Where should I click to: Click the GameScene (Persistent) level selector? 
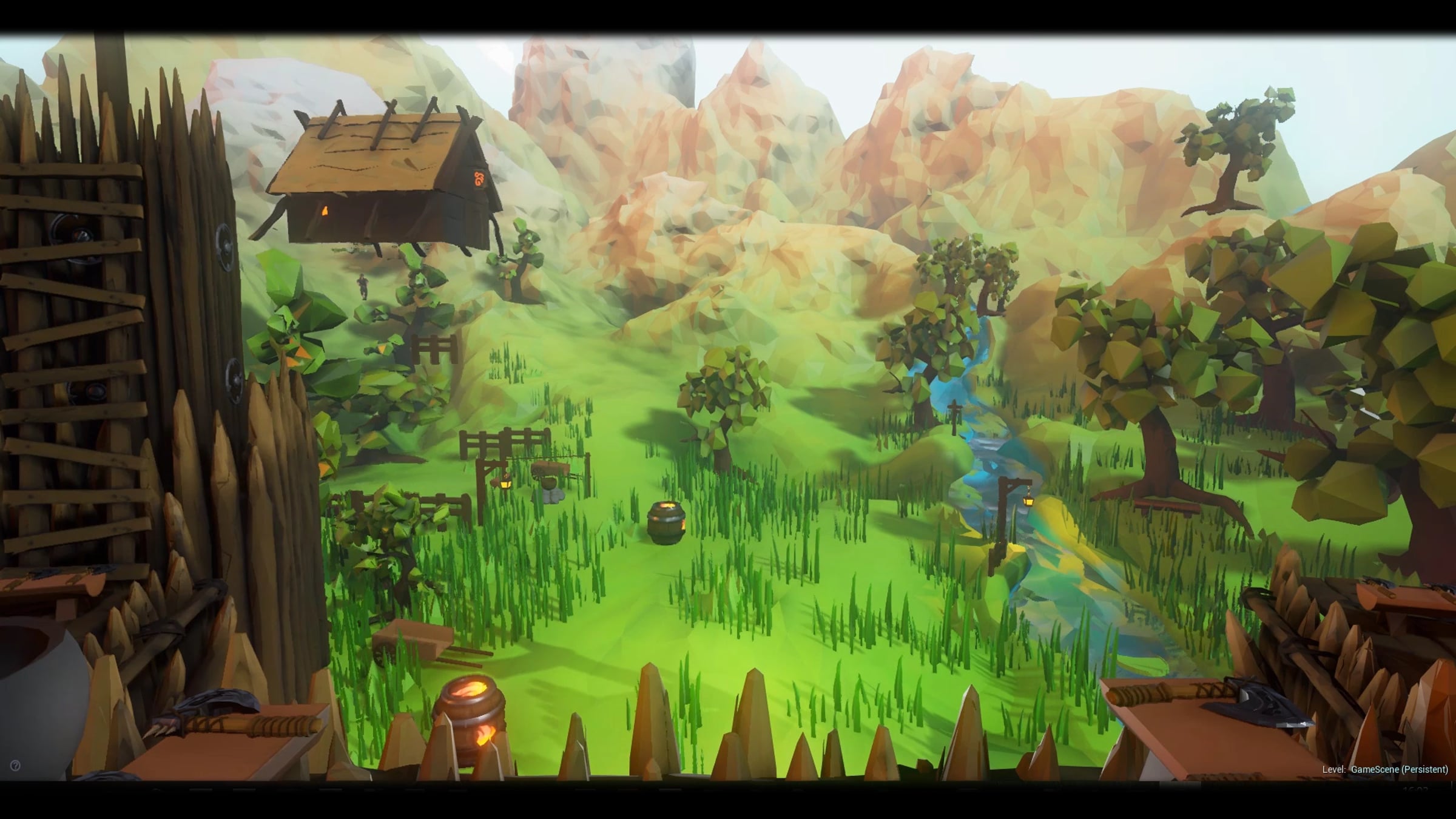pos(1399,769)
